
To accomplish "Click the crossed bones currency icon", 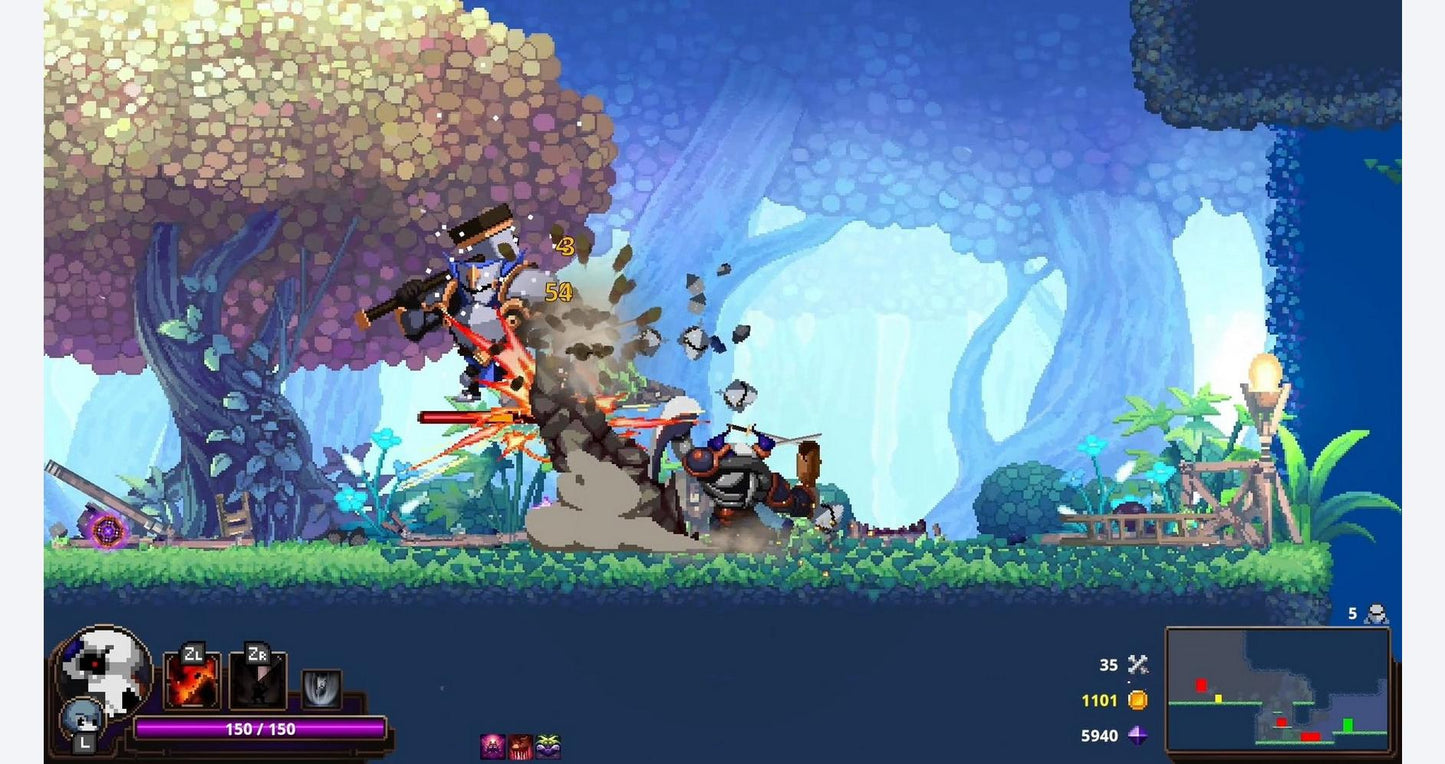I will [x=1137, y=664].
